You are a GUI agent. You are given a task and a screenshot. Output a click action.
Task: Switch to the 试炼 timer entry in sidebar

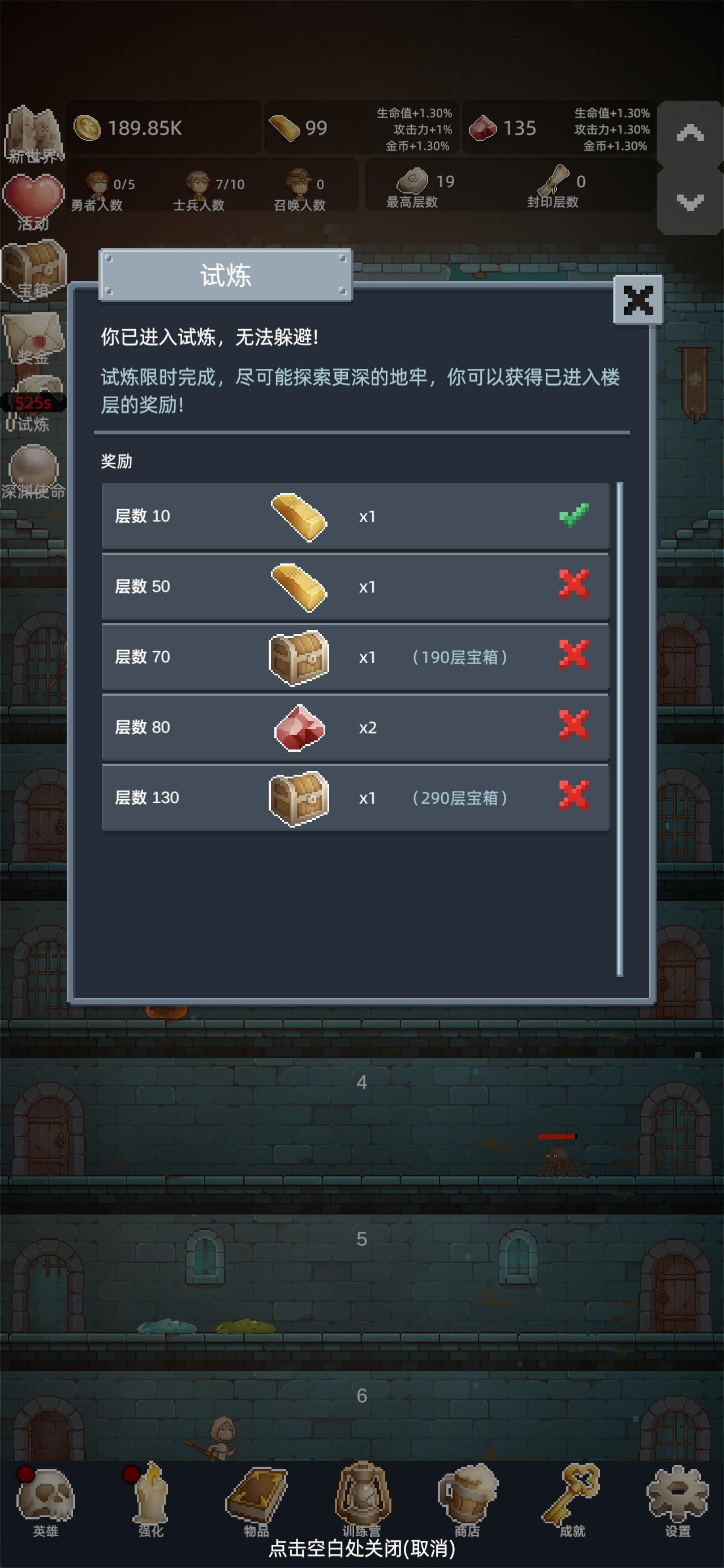[33, 399]
